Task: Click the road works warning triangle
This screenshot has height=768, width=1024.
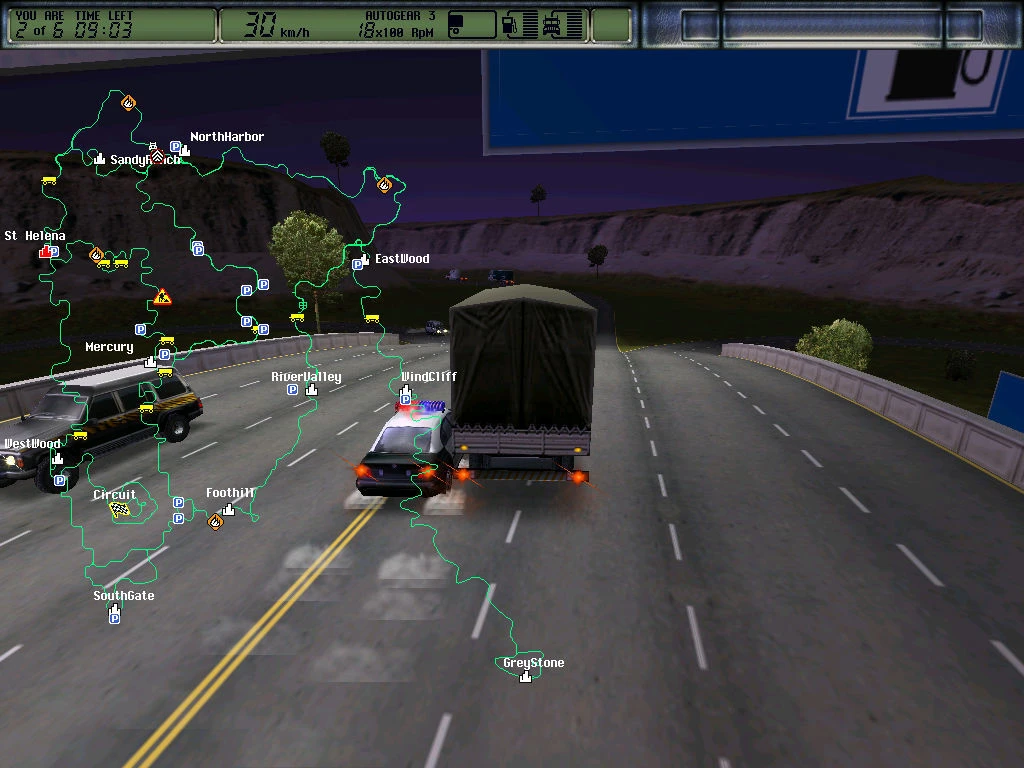Action: (x=163, y=297)
